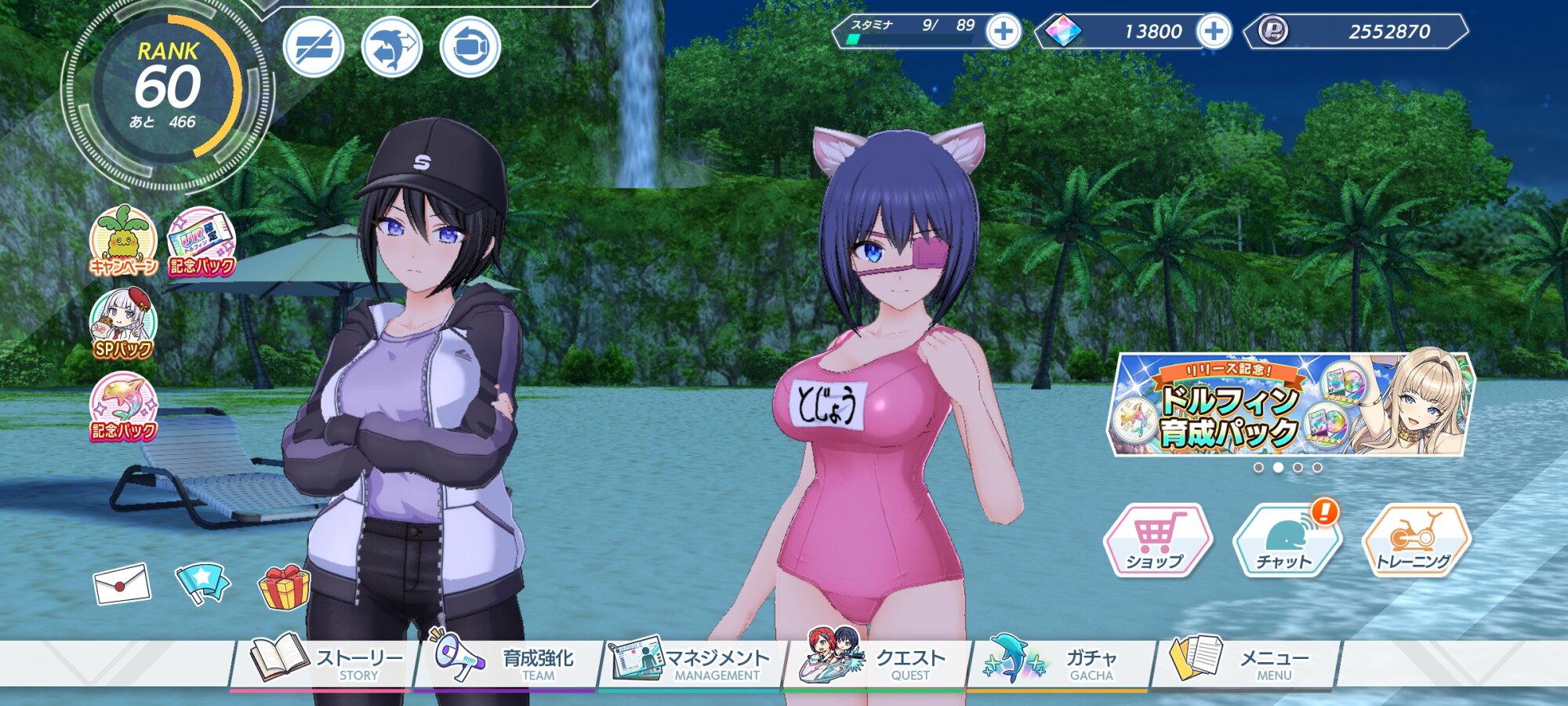Click the star flag icon

point(202,583)
